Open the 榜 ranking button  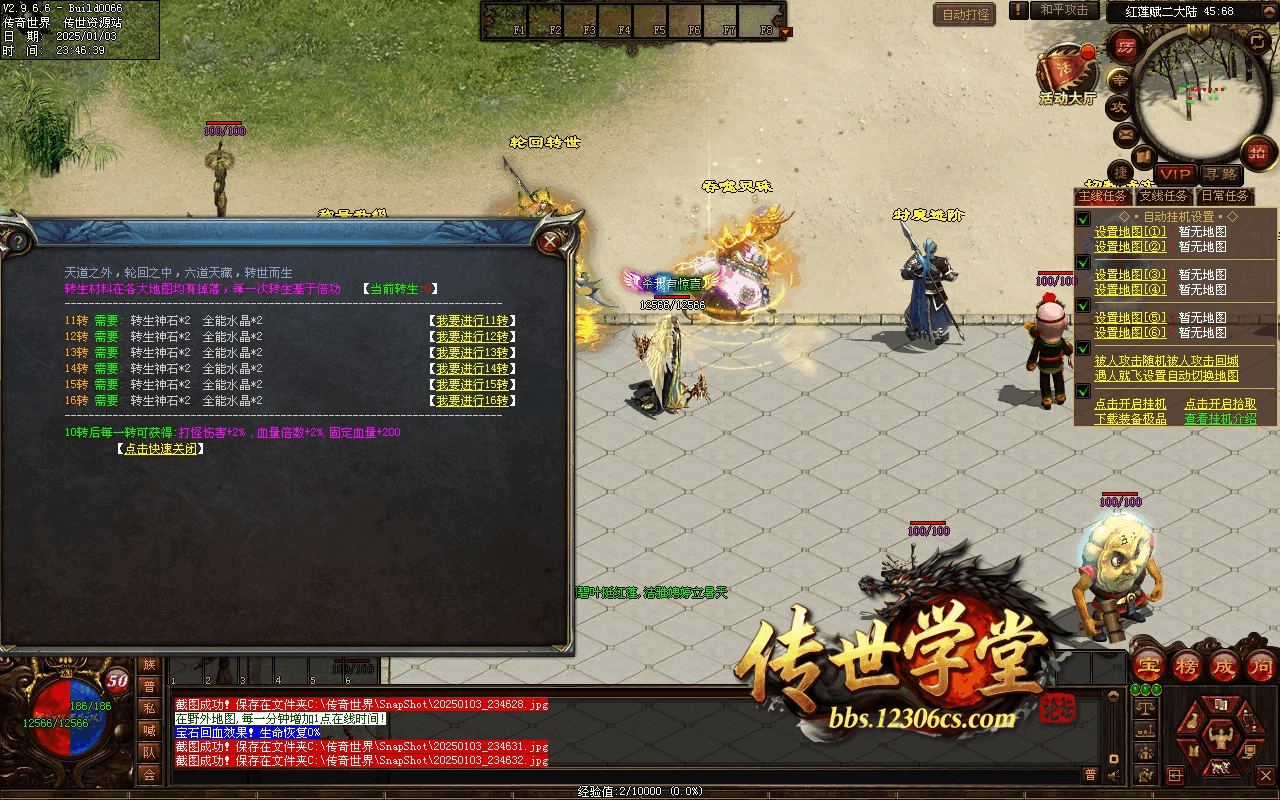coord(1187,666)
